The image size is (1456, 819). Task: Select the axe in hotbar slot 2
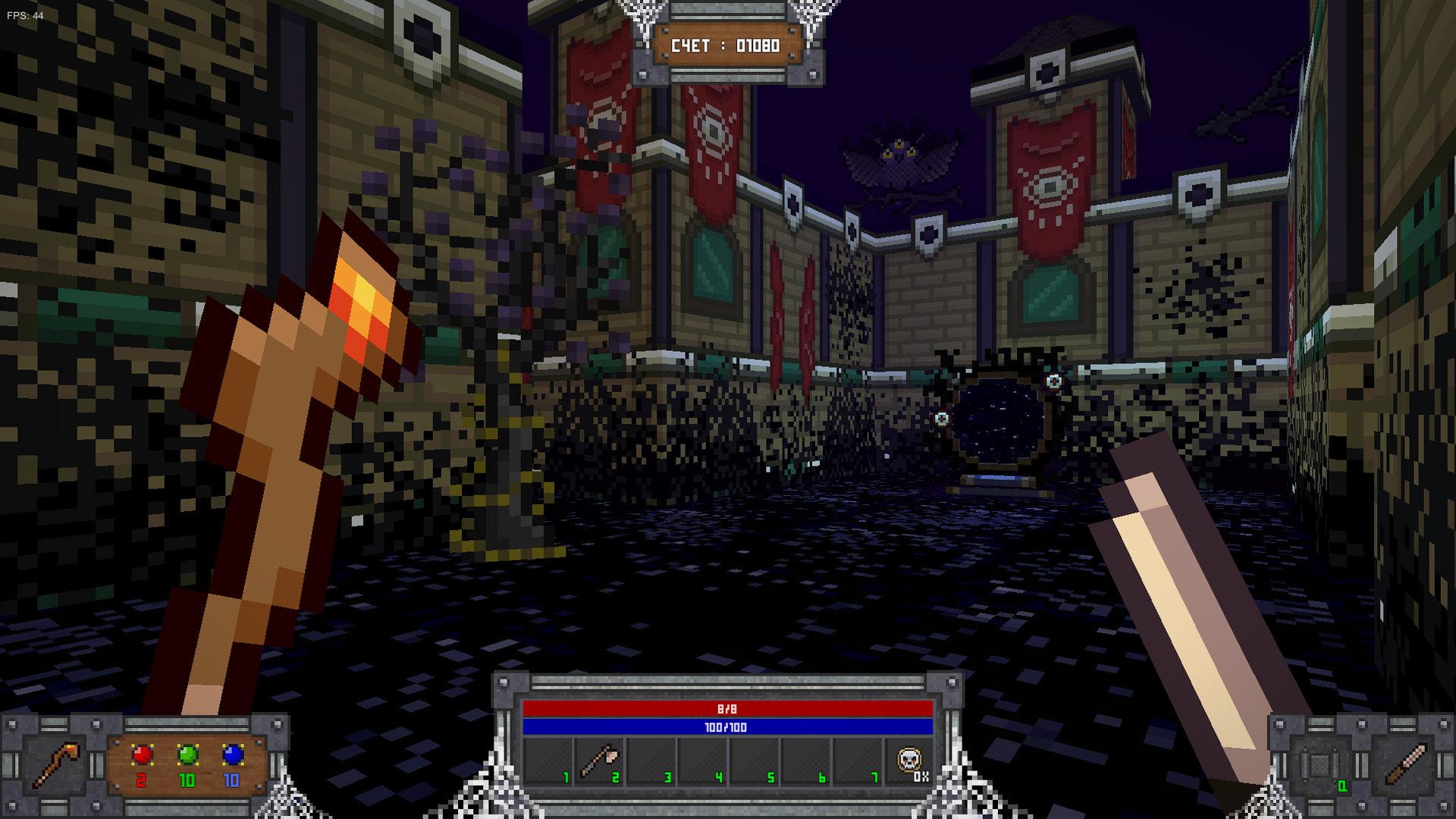tap(600, 761)
